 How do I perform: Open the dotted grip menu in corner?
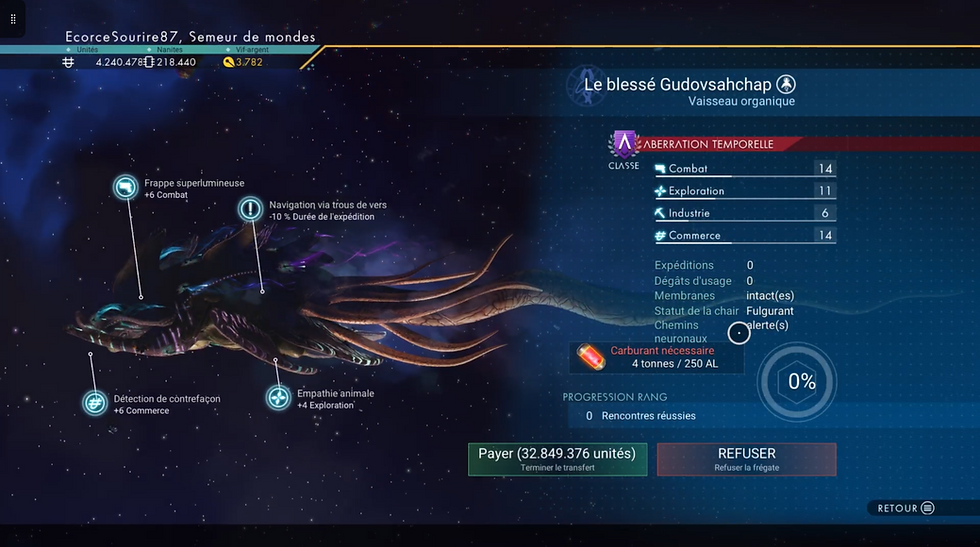(x=13, y=19)
